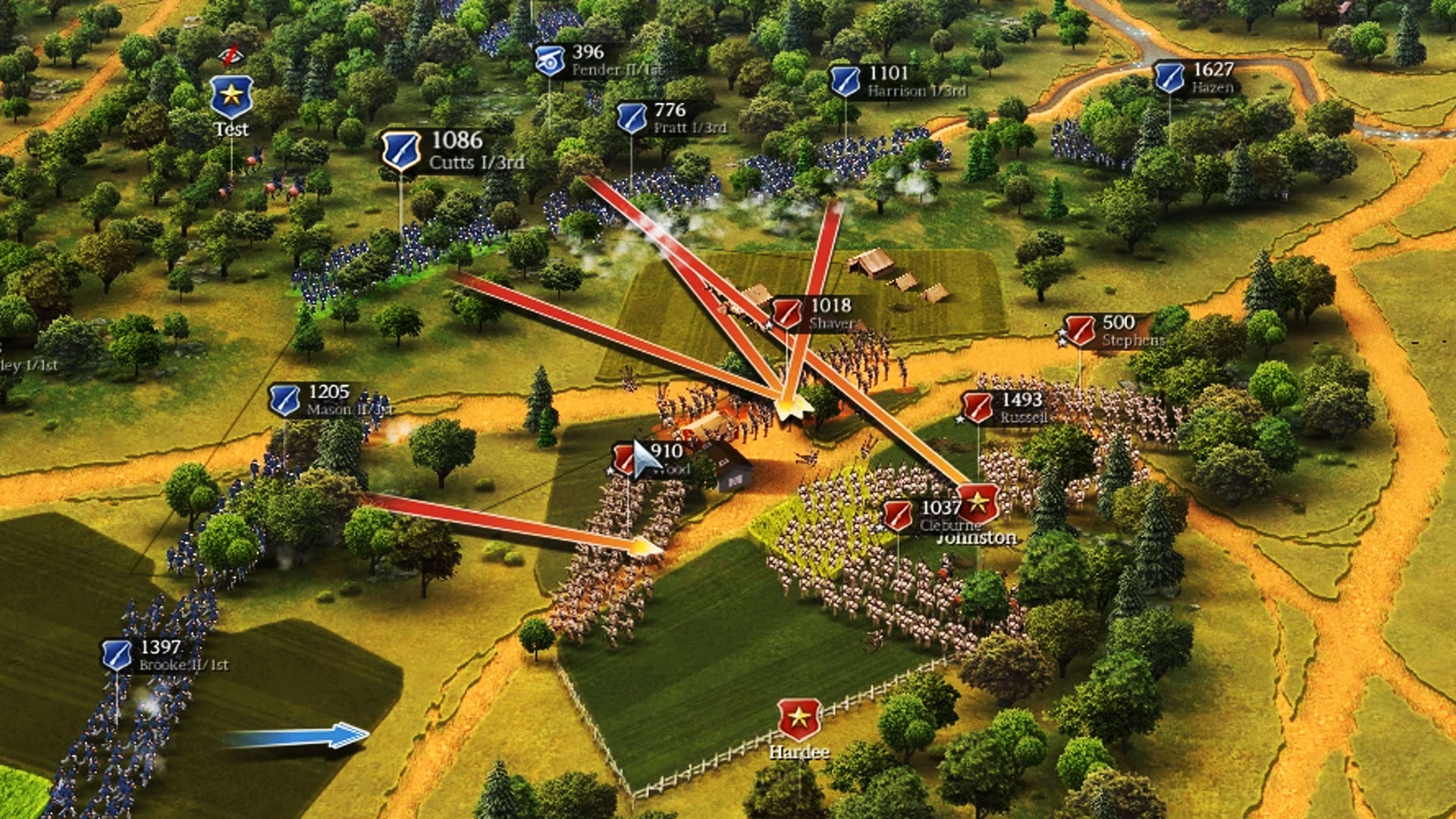The image size is (1456, 819).
Task: Click Russell enemy brigade shield
Action: coord(977,408)
